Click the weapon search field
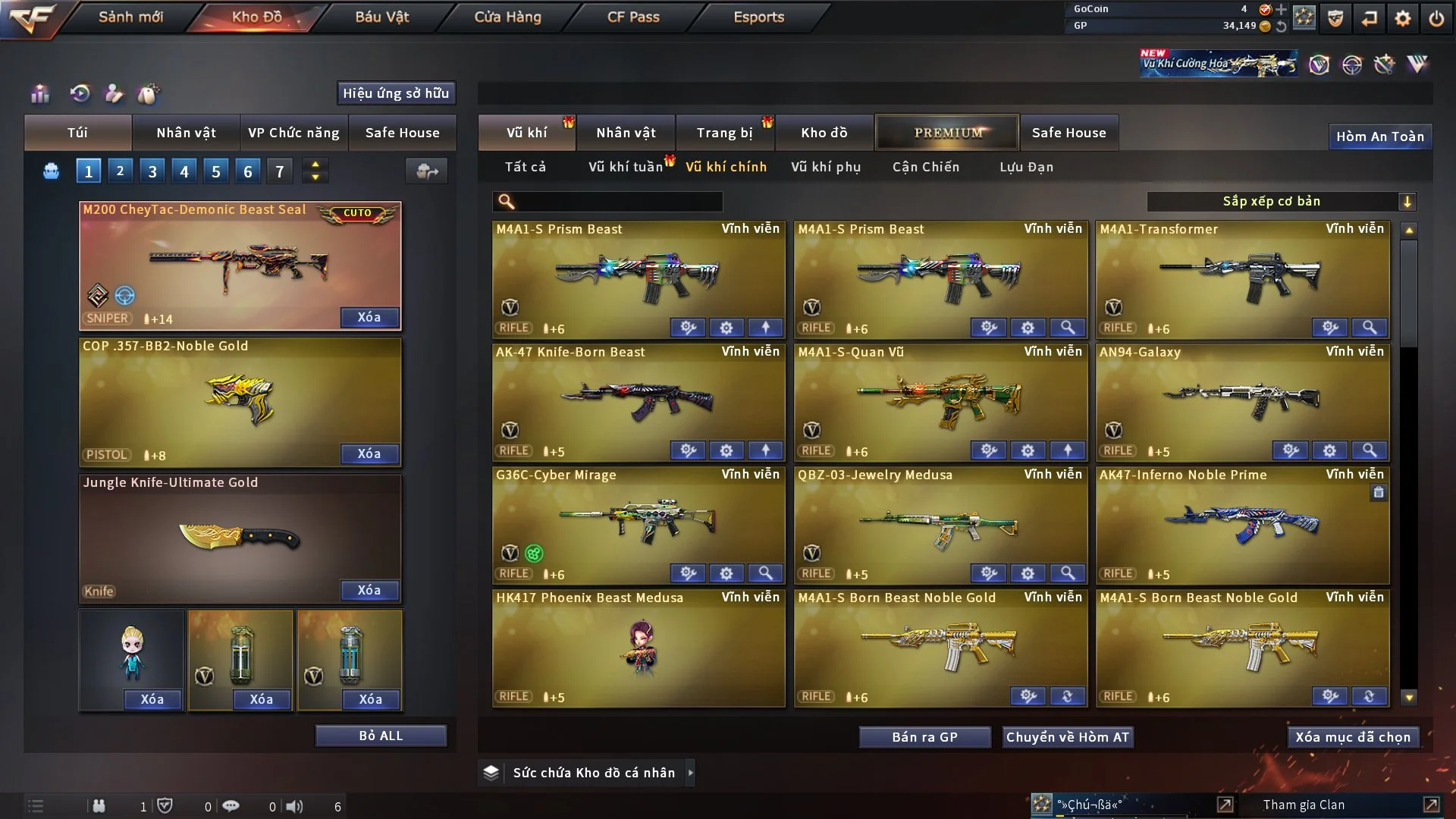 [618, 202]
